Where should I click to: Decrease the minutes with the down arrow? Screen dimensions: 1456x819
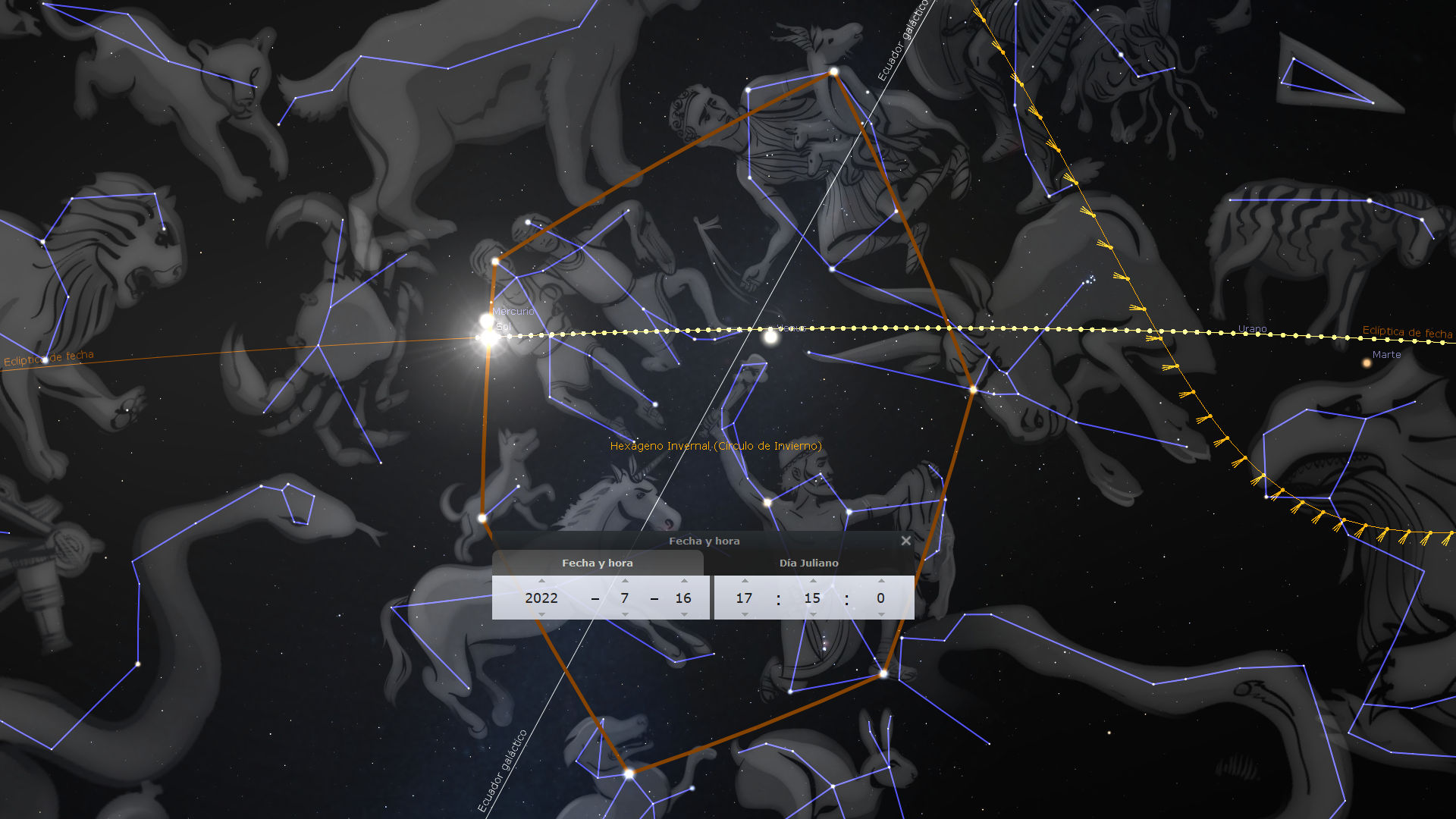(812, 614)
